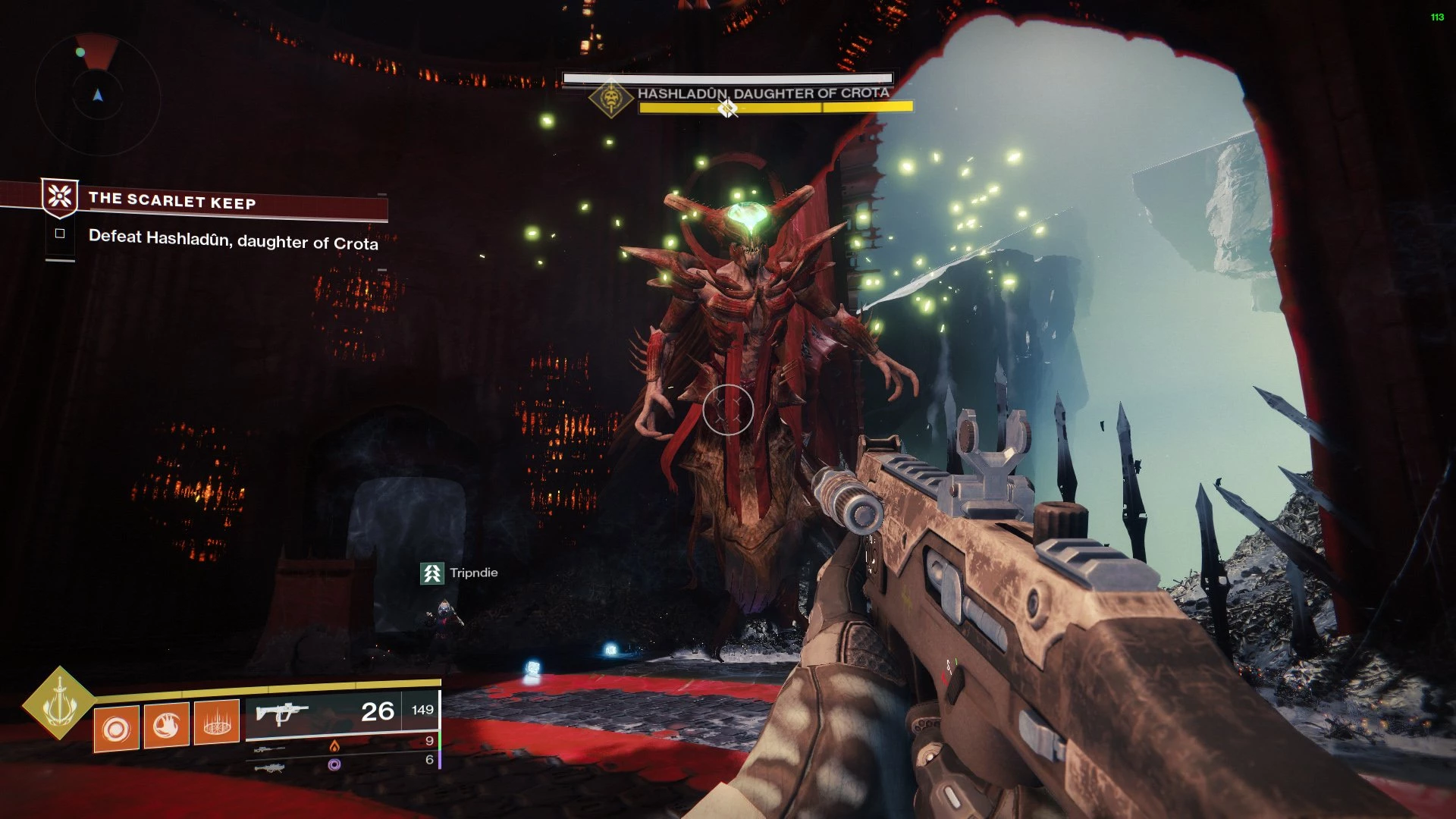Trigger the flaming hand melee ability
The image size is (1456, 819).
tap(166, 726)
